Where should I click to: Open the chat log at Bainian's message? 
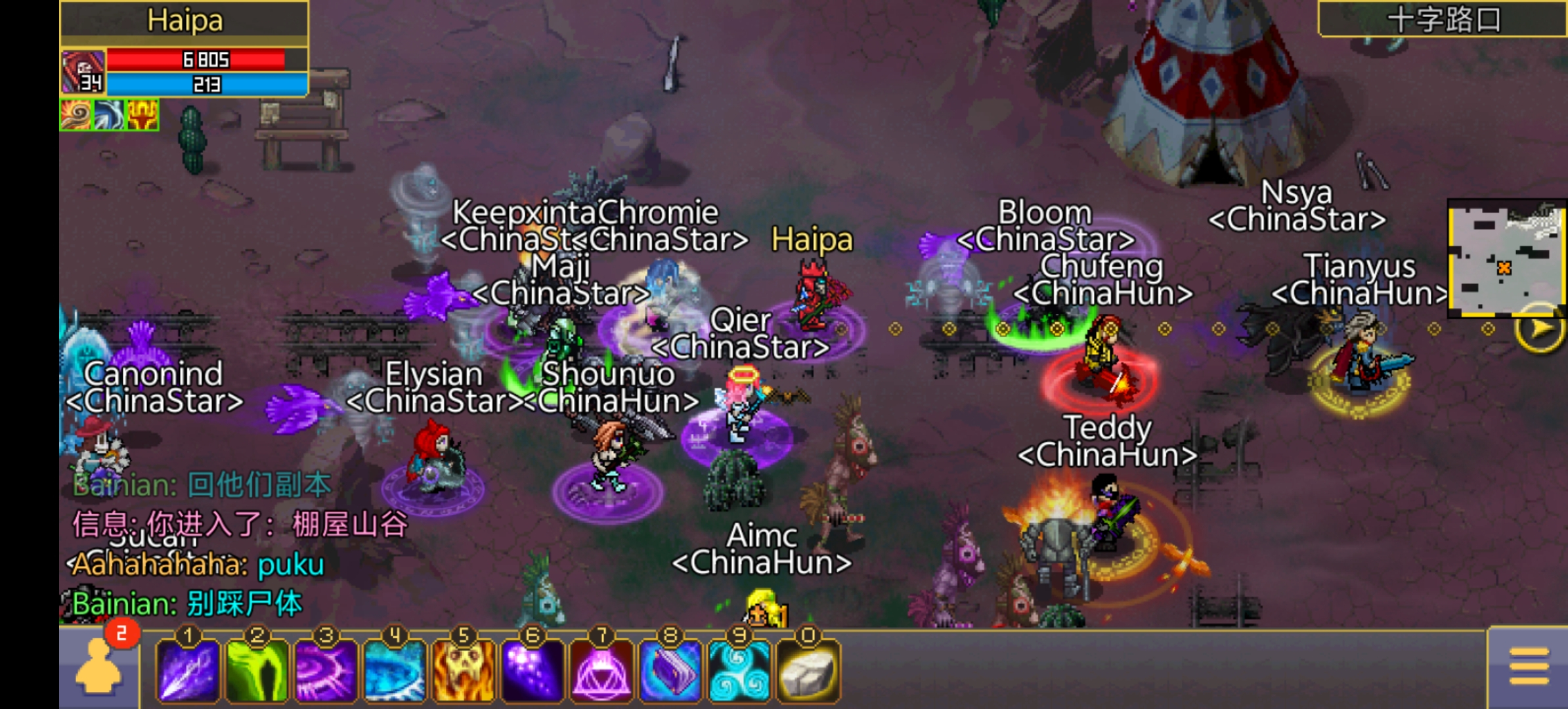click(188, 604)
